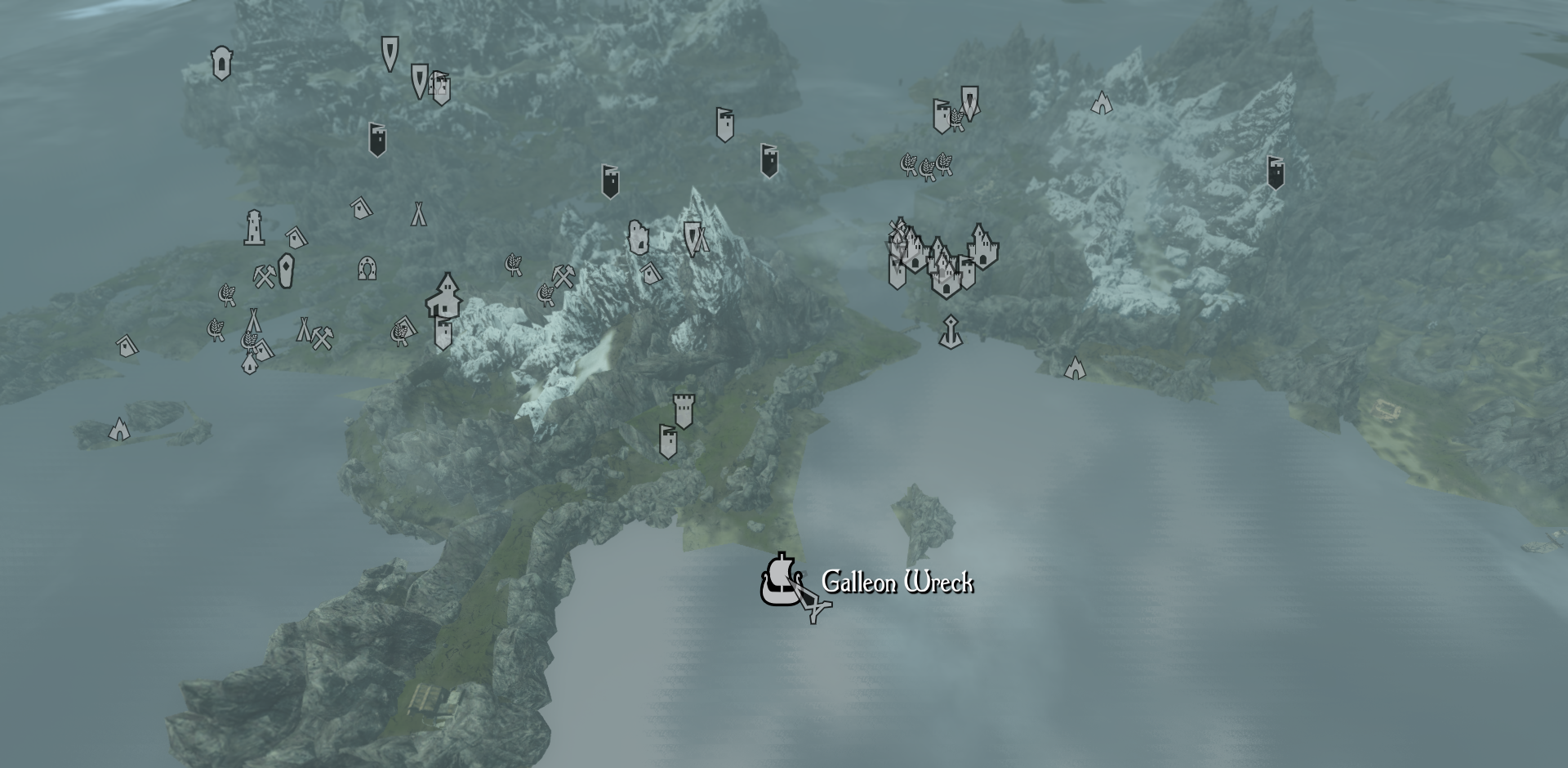Click the lighthouse map marker

click(254, 227)
